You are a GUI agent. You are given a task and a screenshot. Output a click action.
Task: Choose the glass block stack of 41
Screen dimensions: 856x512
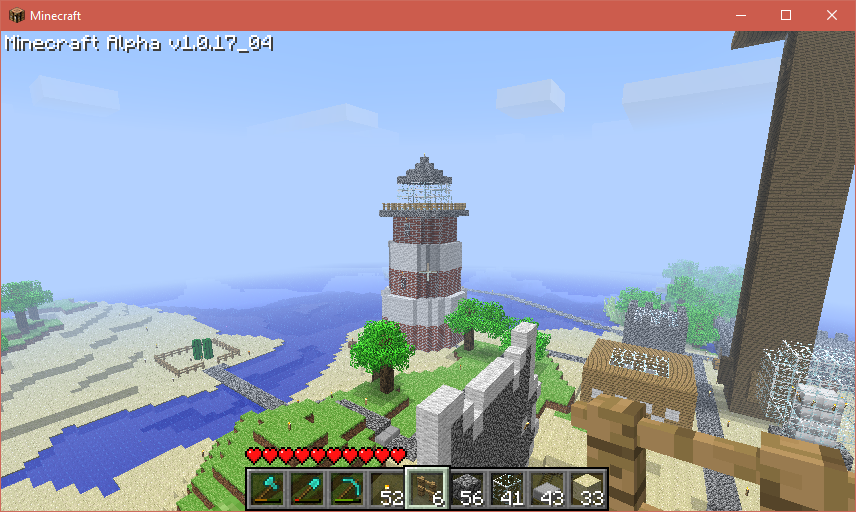(508, 489)
